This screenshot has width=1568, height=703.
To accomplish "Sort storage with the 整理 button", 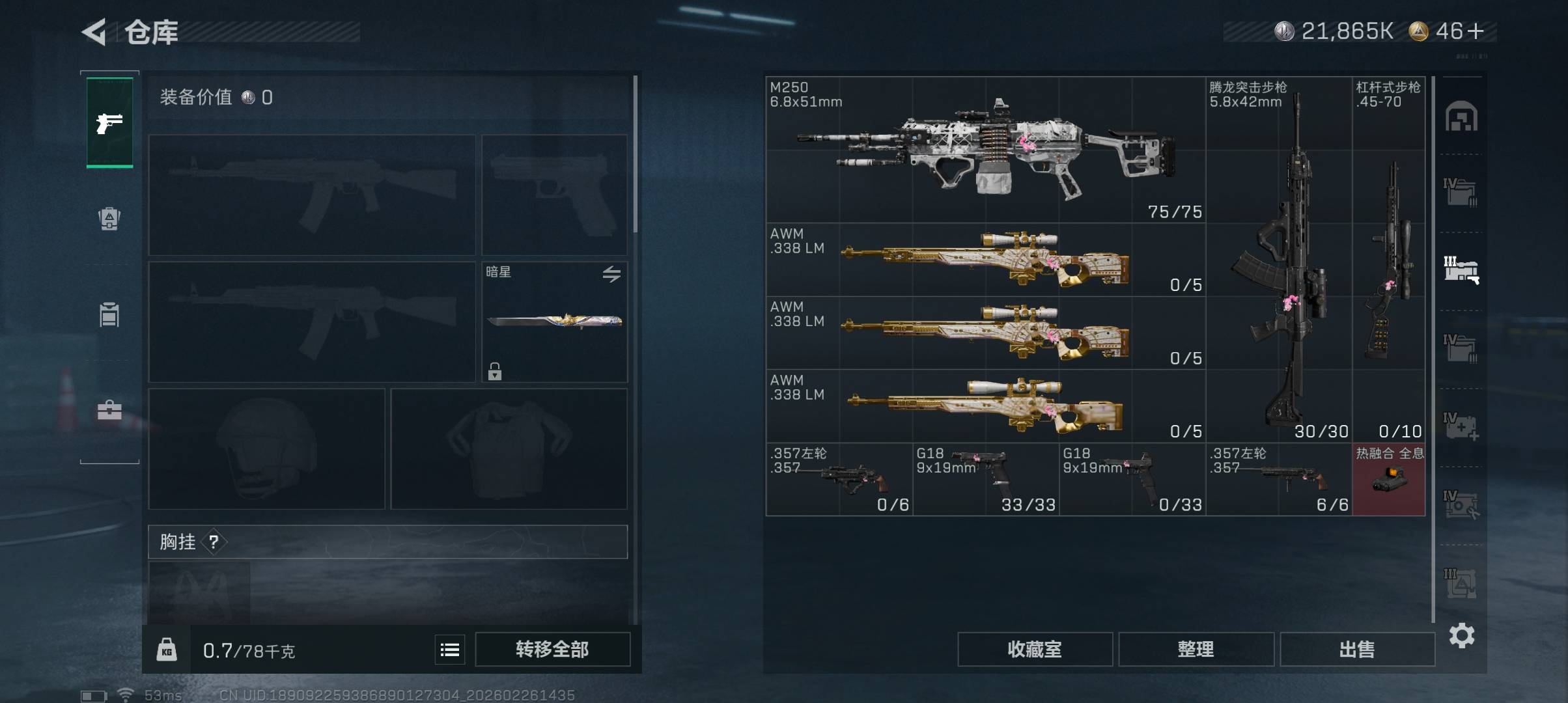I will [1196, 649].
